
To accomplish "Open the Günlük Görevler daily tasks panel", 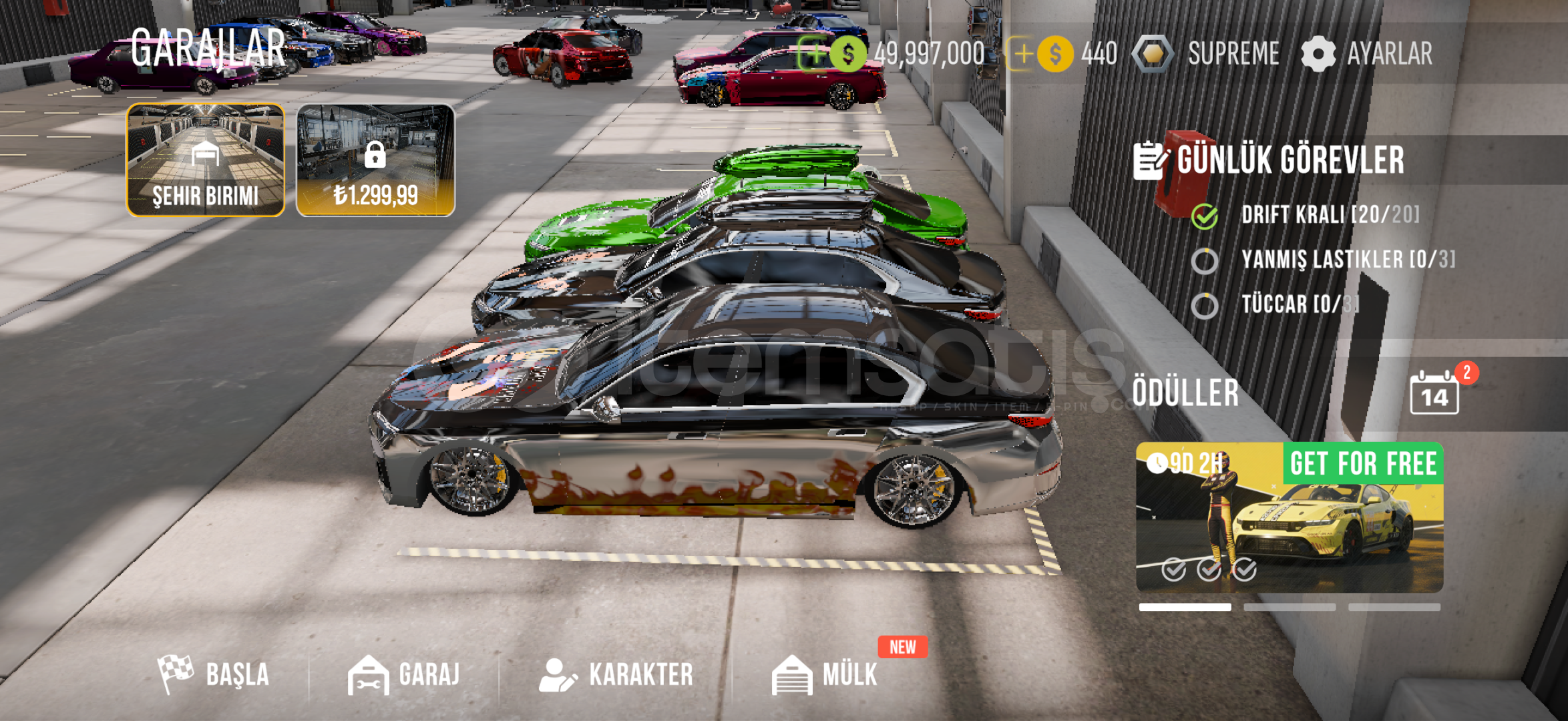I will click(1270, 160).
